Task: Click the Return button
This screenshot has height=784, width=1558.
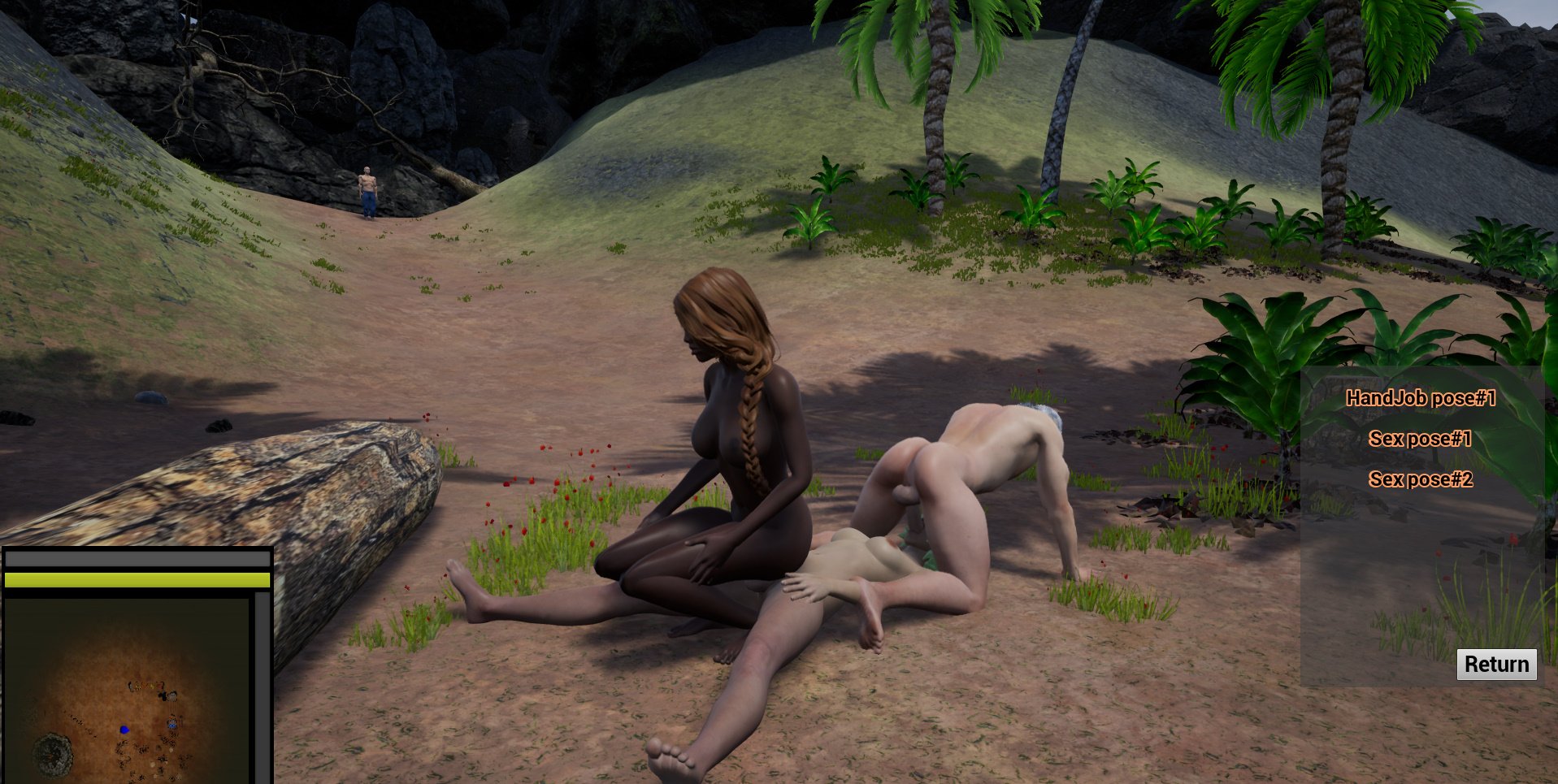Action: tap(1495, 665)
